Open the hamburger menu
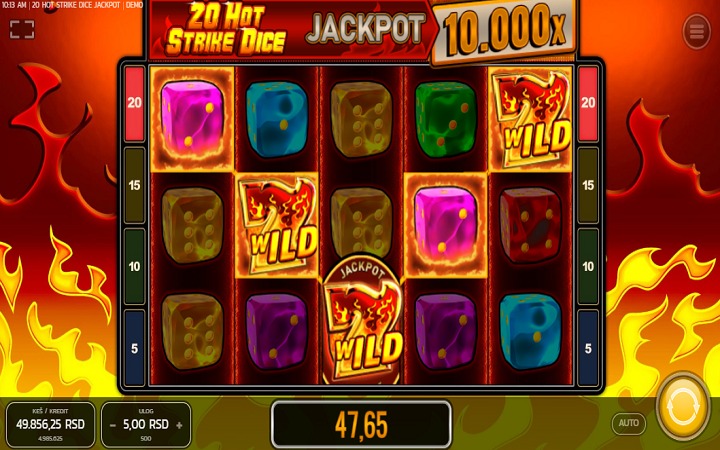This screenshot has height=450, width=720. click(x=696, y=31)
